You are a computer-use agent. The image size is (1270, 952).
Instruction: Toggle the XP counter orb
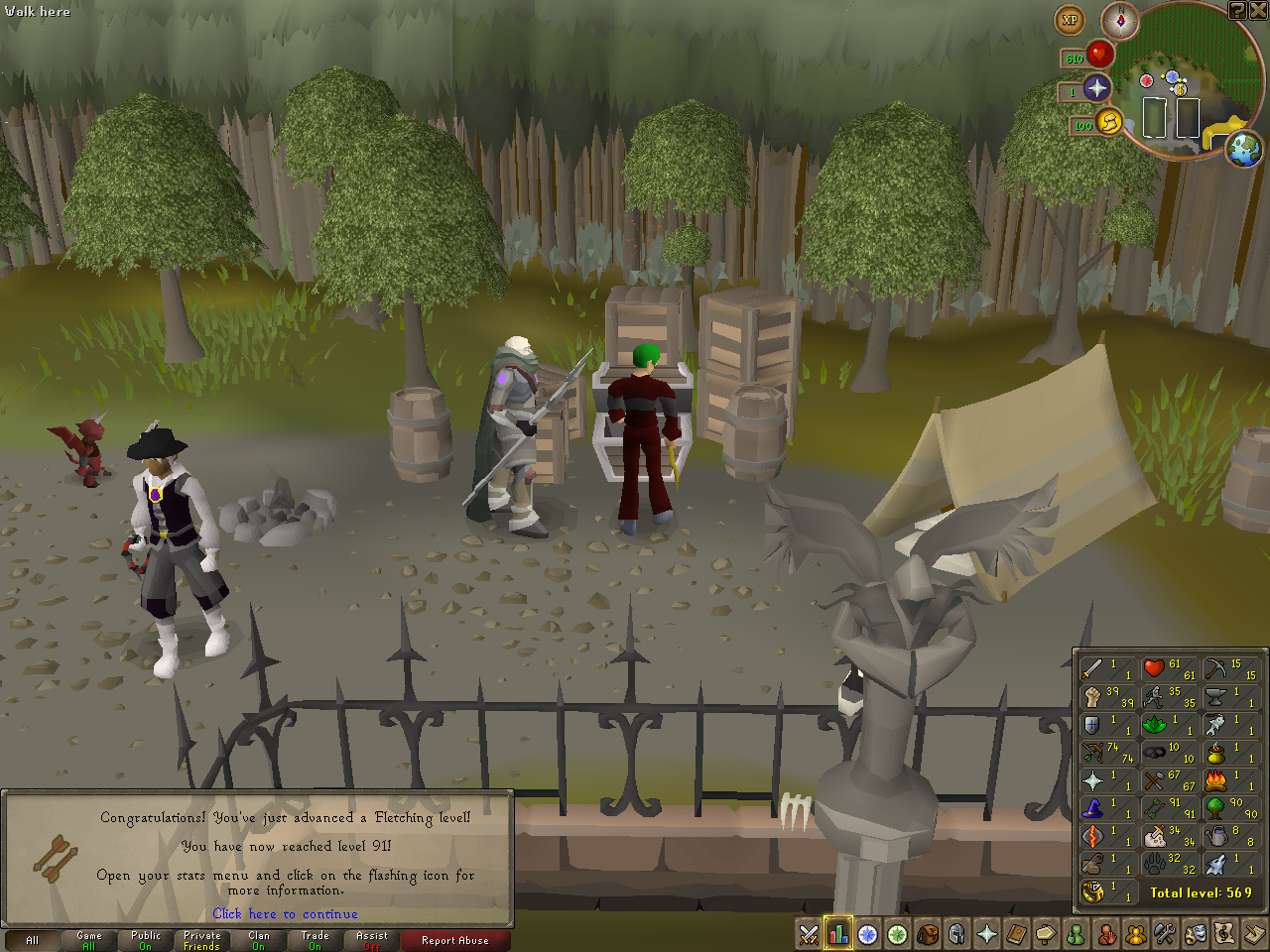[x=1070, y=20]
